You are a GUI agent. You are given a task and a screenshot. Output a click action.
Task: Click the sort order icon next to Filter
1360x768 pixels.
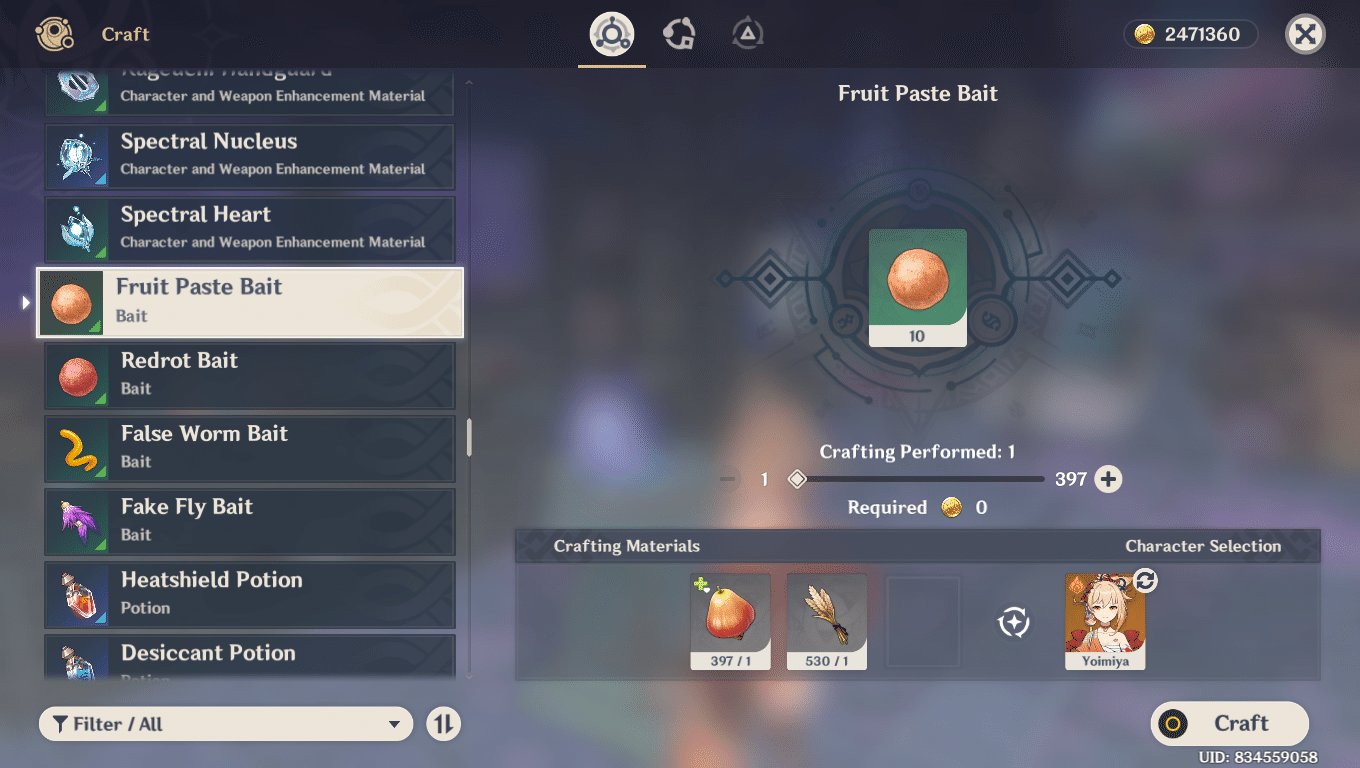[443, 723]
